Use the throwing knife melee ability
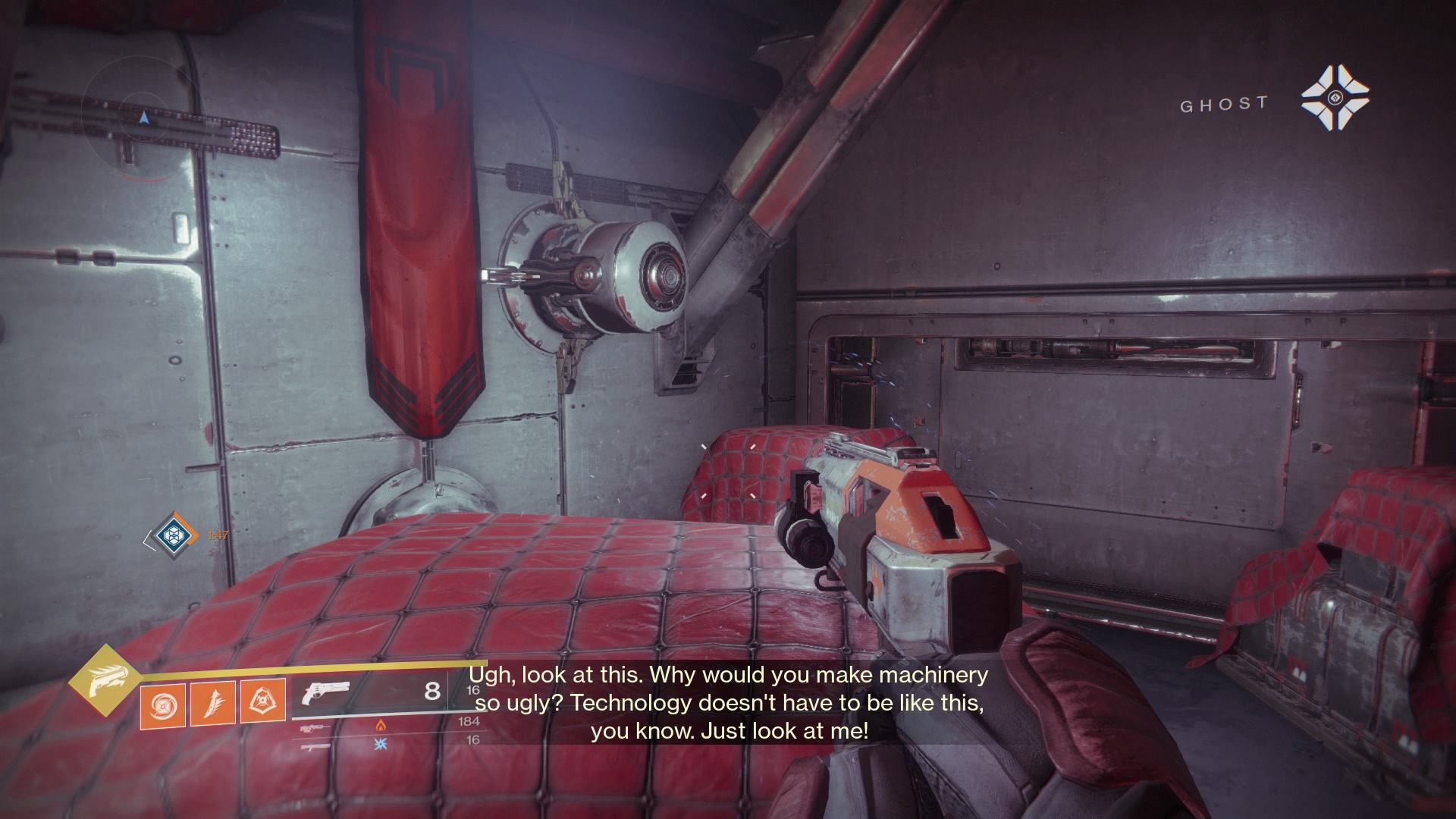Image resolution: width=1456 pixels, height=819 pixels. [x=212, y=702]
